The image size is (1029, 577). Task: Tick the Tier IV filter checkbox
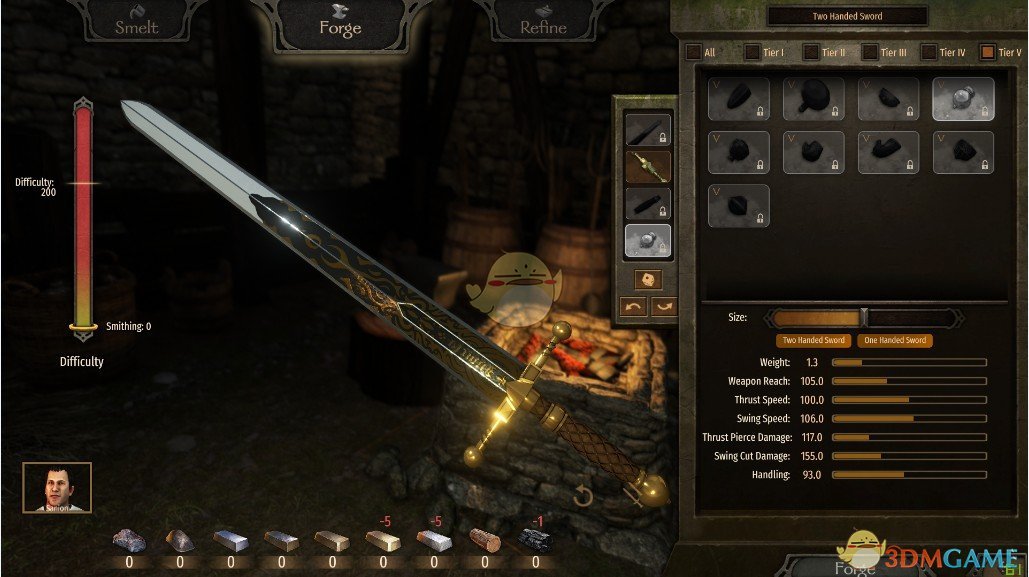coord(929,52)
